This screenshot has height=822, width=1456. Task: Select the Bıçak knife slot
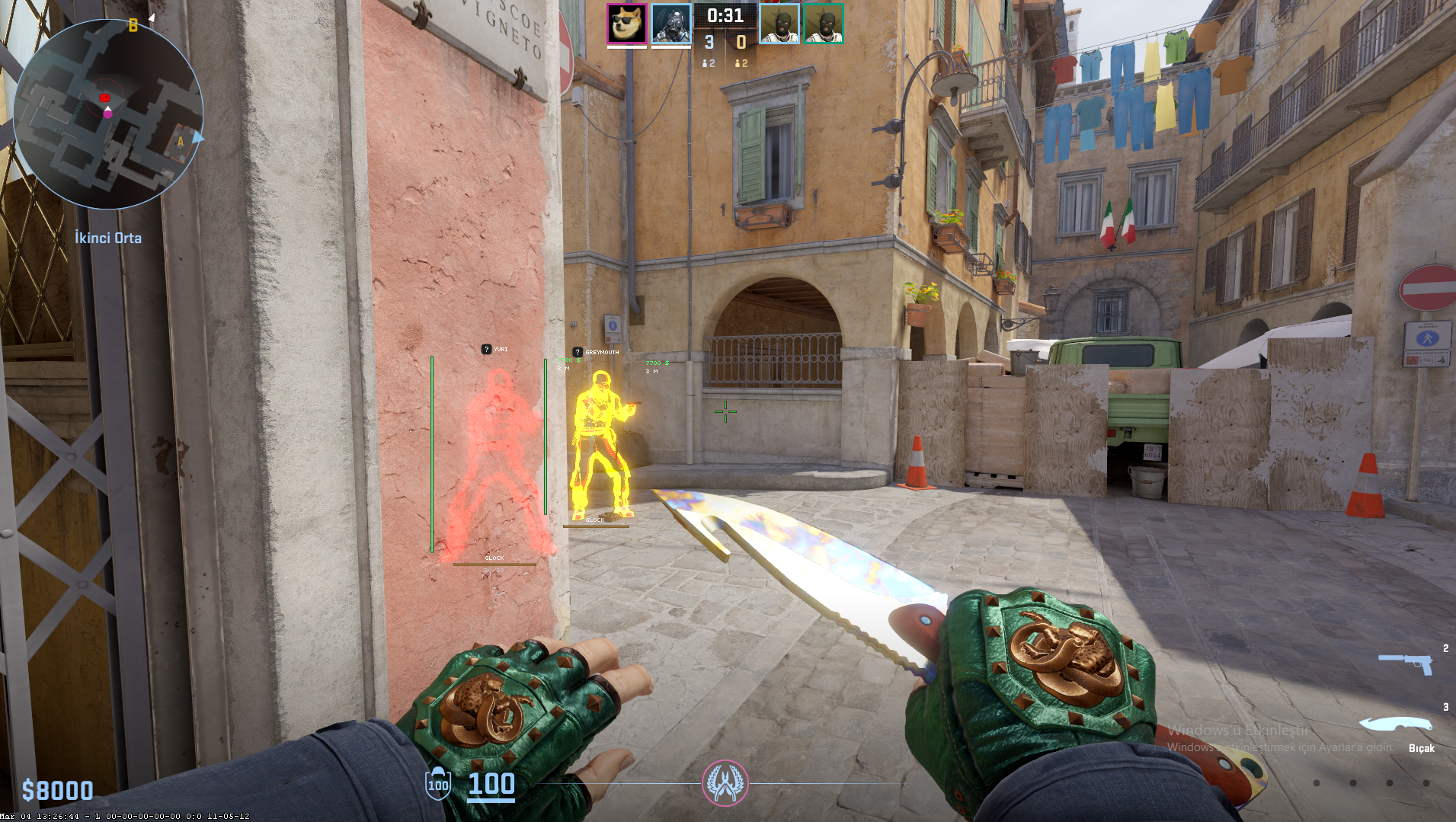pos(1396,724)
